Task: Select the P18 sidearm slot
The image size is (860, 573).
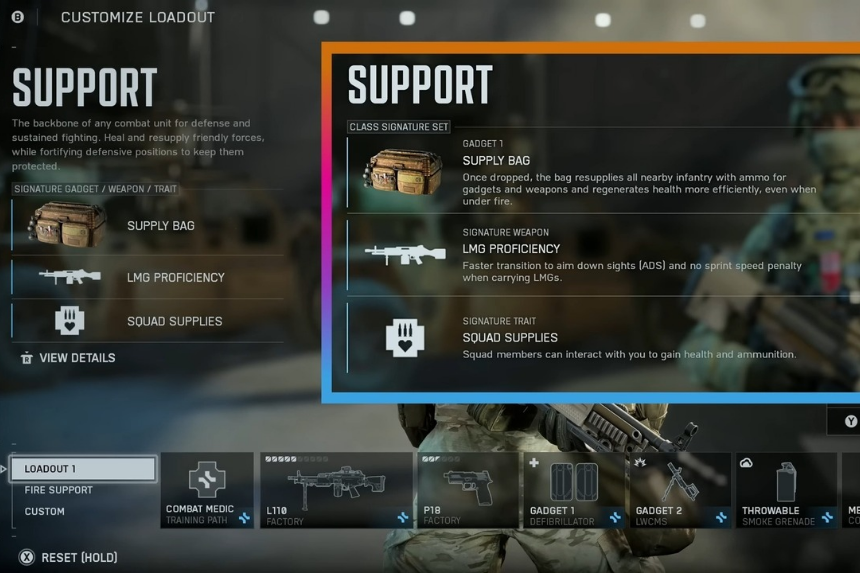Action: click(x=467, y=490)
